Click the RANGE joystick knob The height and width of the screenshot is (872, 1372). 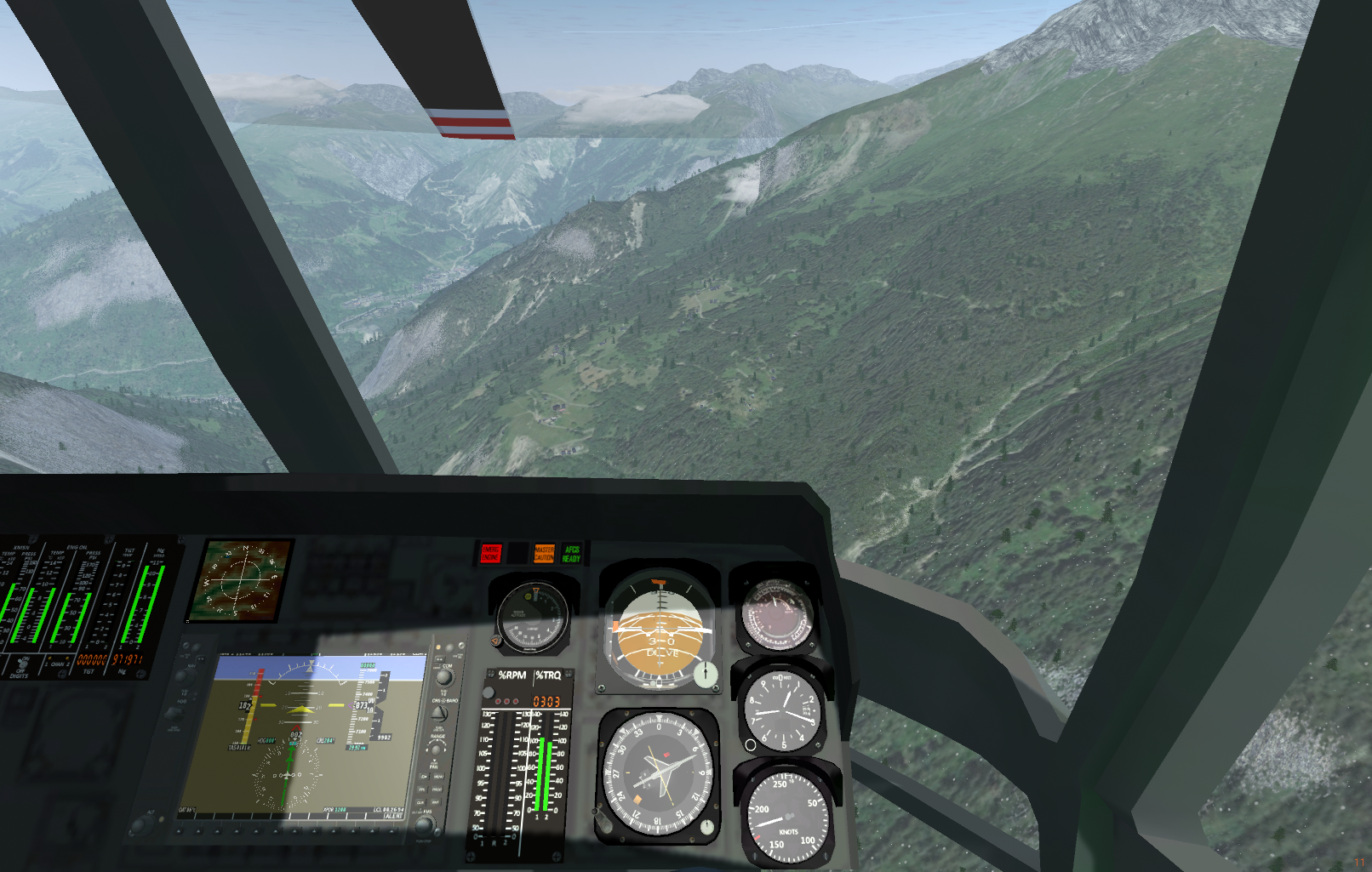437,749
